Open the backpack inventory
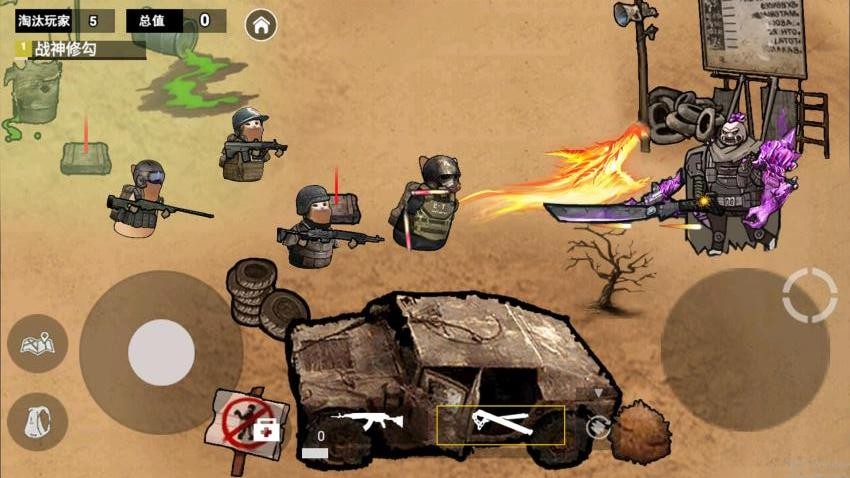This screenshot has height=478, width=850. click(38, 421)
